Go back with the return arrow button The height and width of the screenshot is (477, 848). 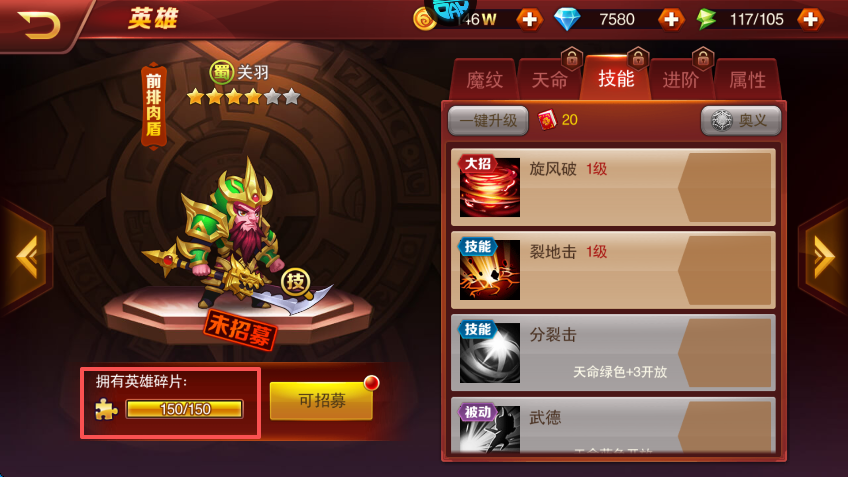[40, 22]
